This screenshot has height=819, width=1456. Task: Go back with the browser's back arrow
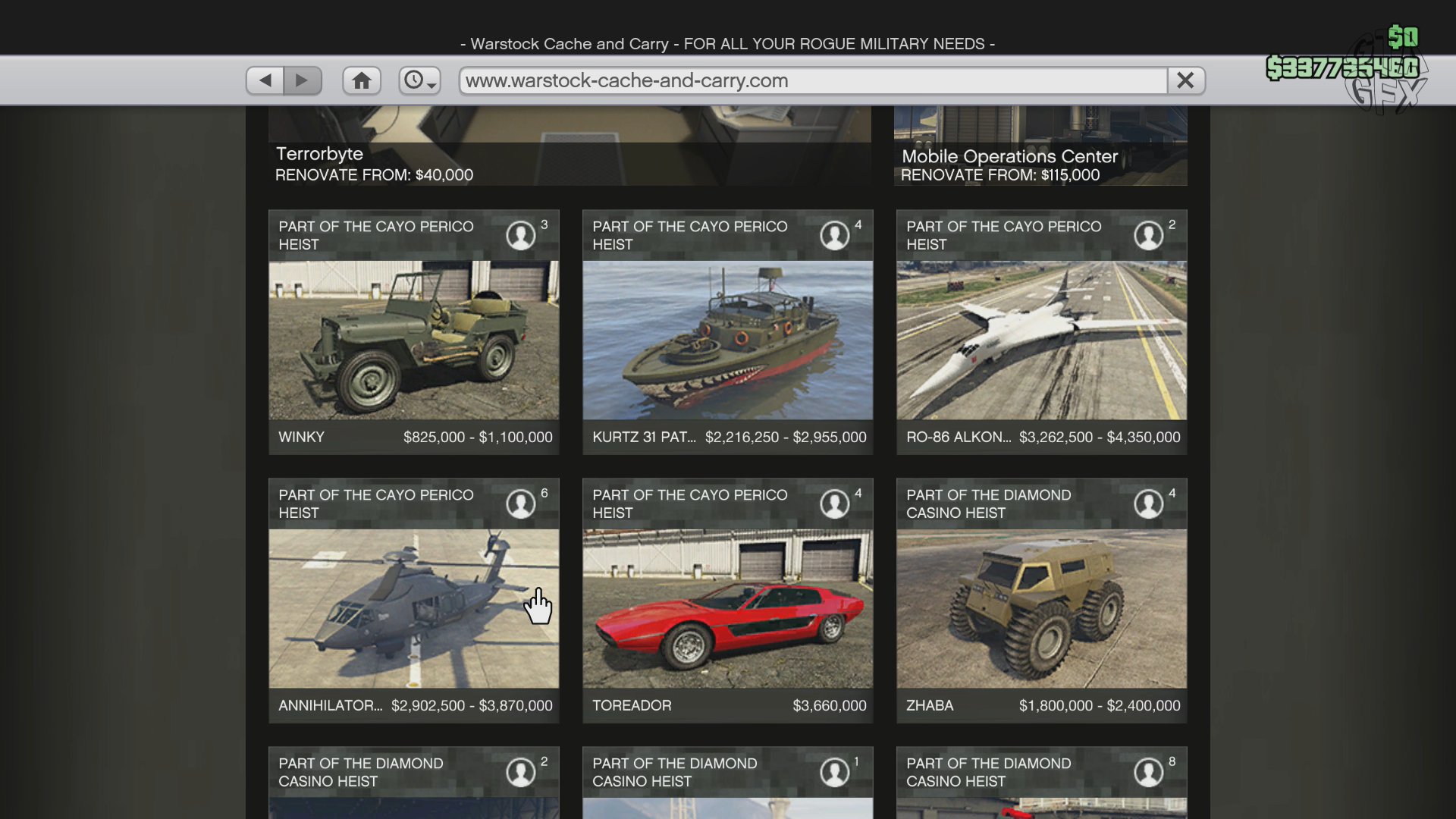[x=265, y=80]
